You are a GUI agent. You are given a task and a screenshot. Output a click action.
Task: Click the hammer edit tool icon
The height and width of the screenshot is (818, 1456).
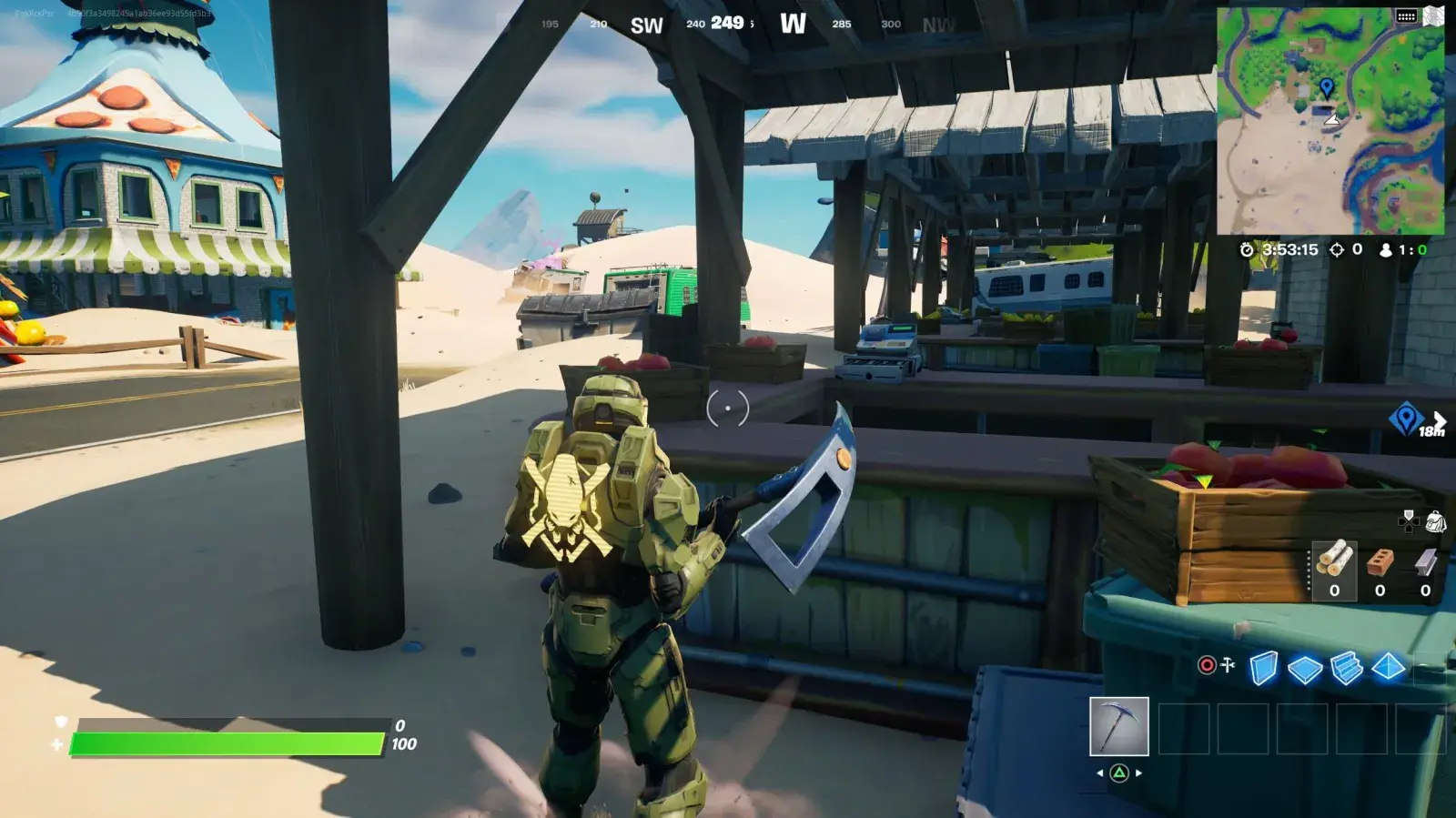[x=1227, y=664]
